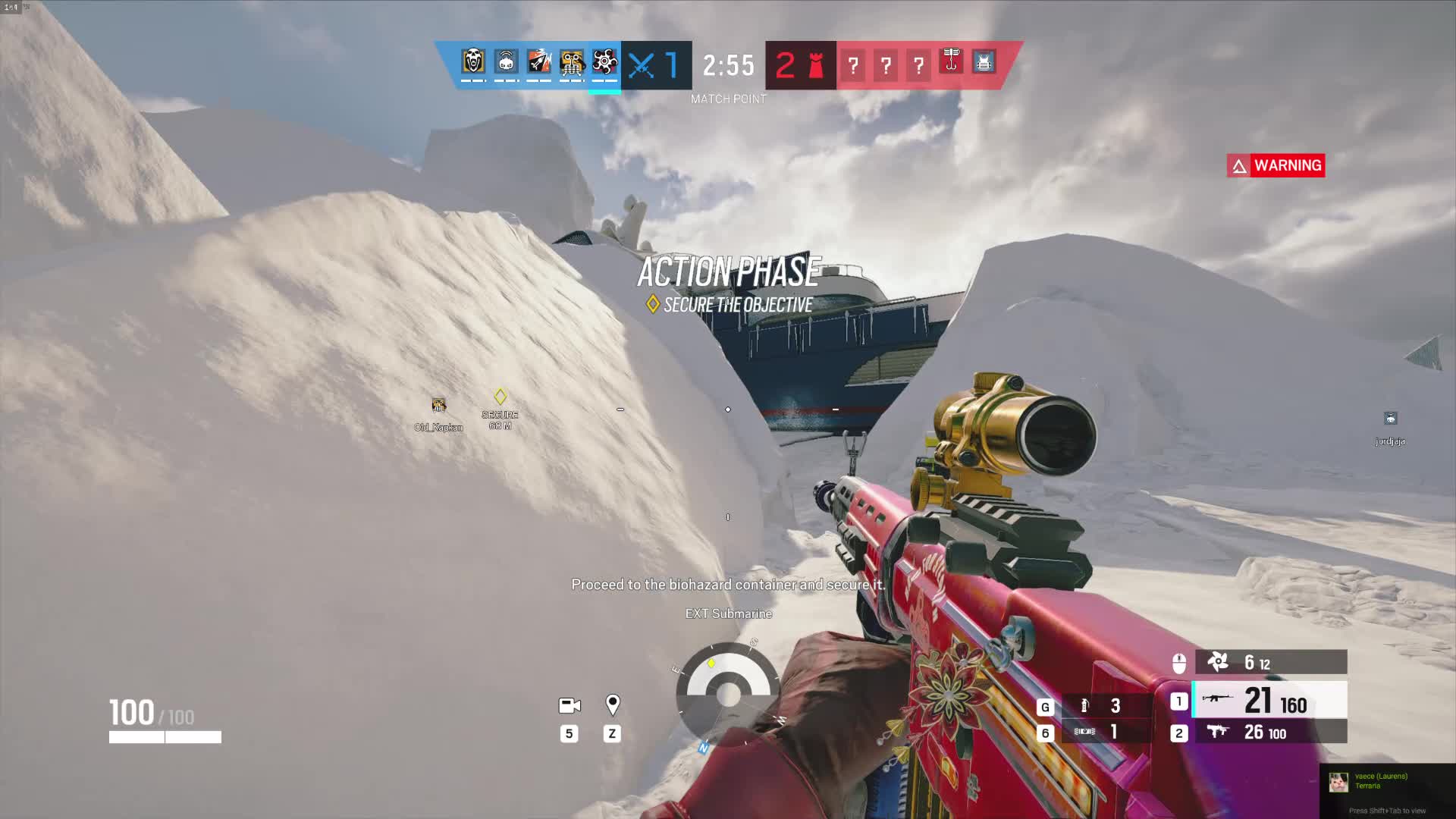The width and height of the screenshot is (1456, 819).
Task: Activate the location ping marker icon
Action: [x=613, y=705]
